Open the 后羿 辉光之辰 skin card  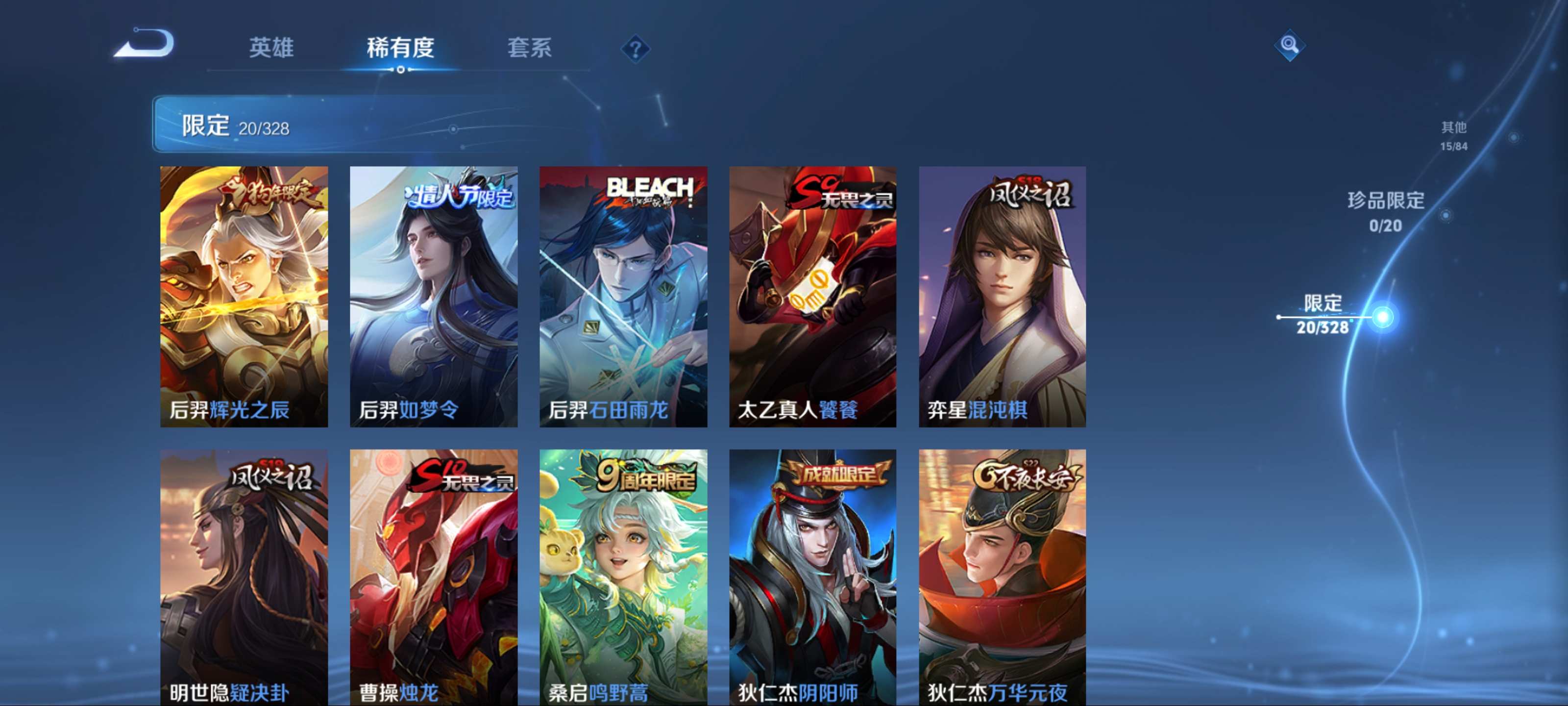tap(244, 296)
